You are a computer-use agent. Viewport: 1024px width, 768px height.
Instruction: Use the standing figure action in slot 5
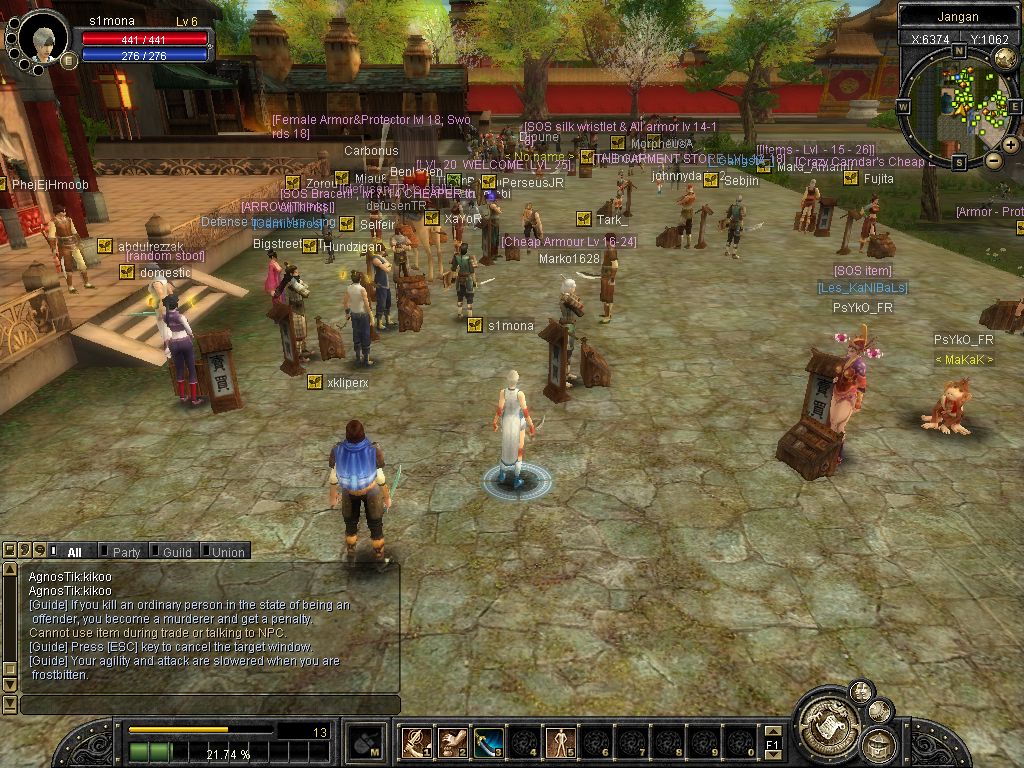pyautogui.click(x=559, y=741)
